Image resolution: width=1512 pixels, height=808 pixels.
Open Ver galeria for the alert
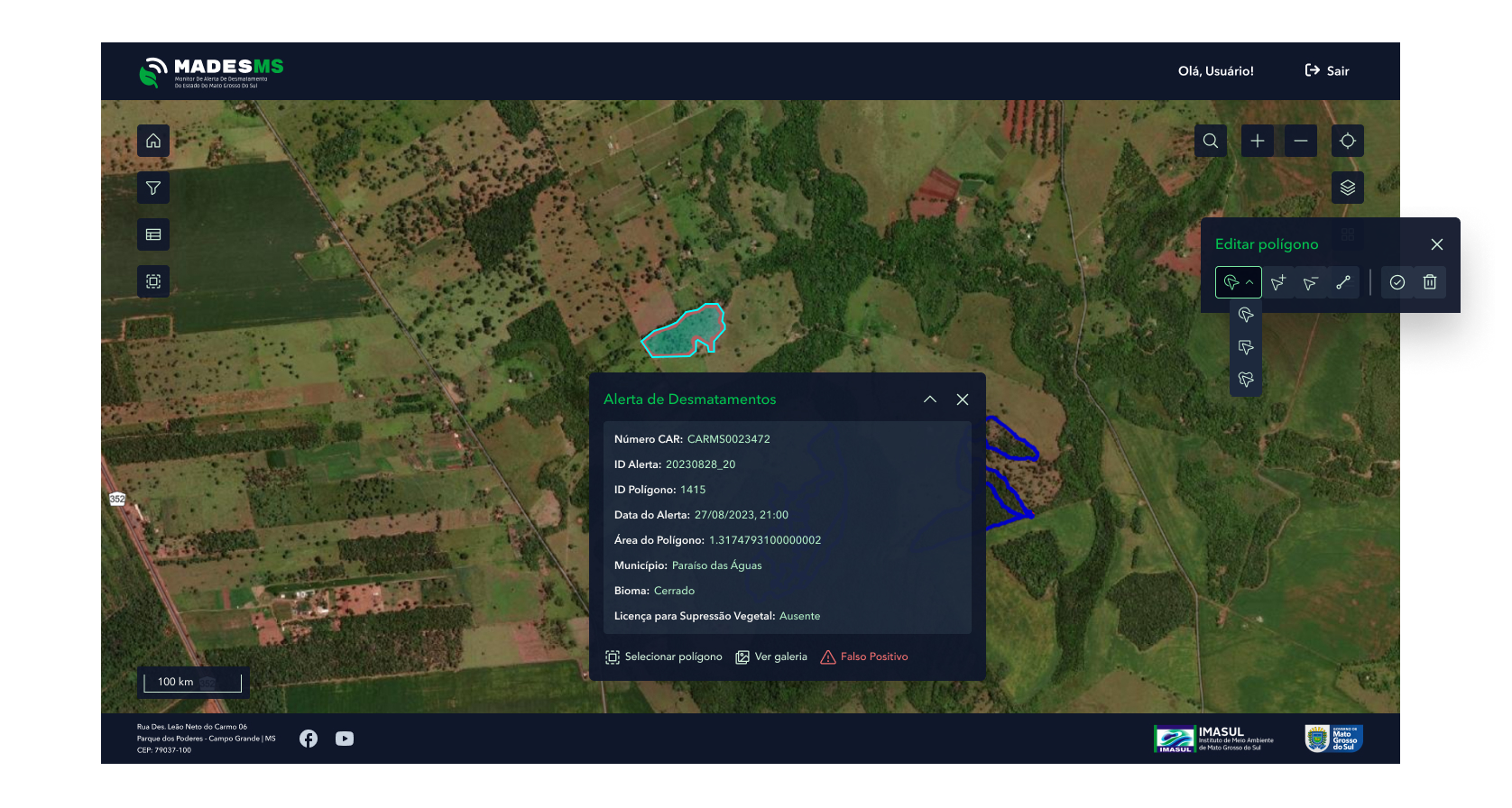pyautogui.click(x=771, y=656)
